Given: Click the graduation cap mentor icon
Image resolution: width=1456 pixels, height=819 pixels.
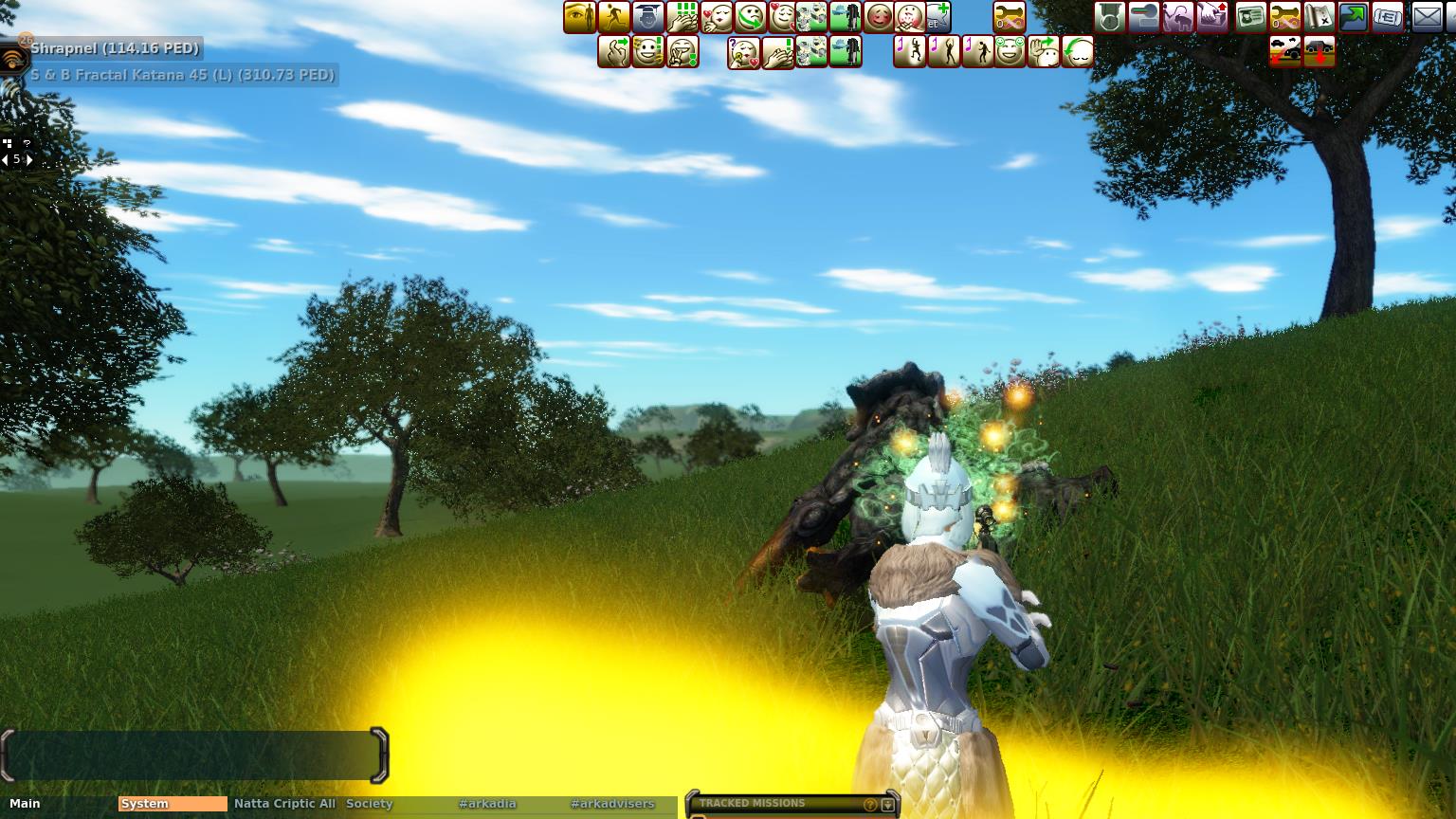Looking at the screenshot, I should (x=648, y=17).
